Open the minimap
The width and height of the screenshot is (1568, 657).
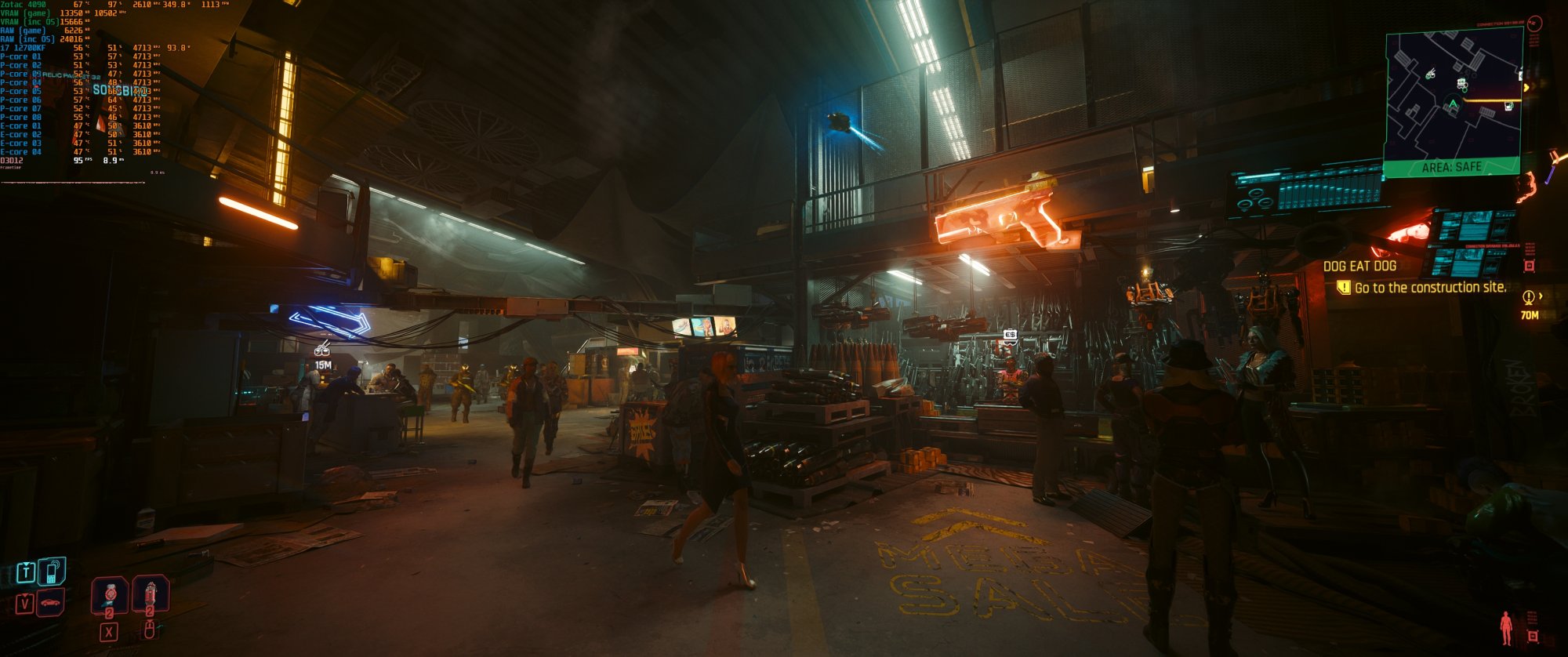(x=1454, y=96)
